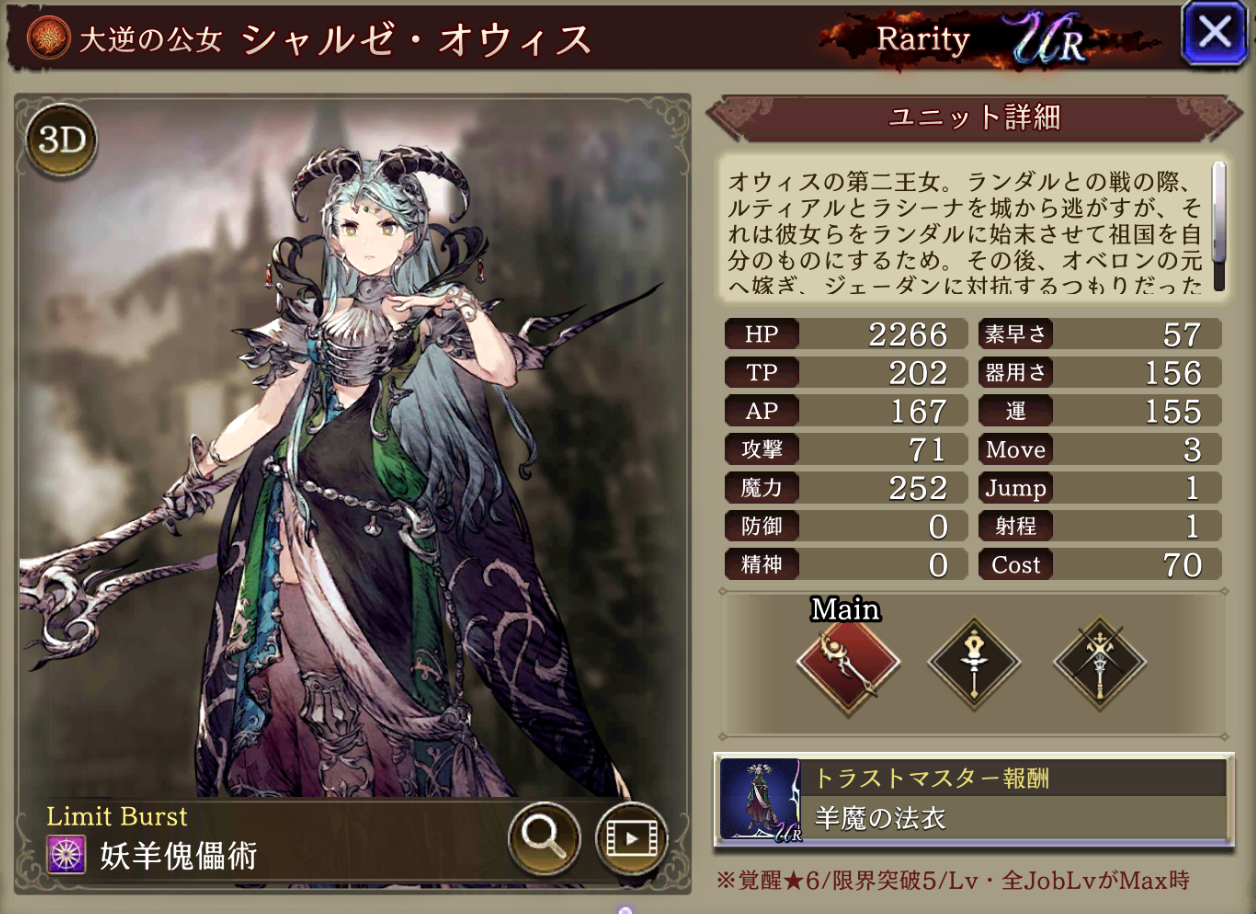This screenshot has width=1256, height=914.
Task: Play the Limit Burst video preview
Action: pyautogui.click(x=631, y=836)
